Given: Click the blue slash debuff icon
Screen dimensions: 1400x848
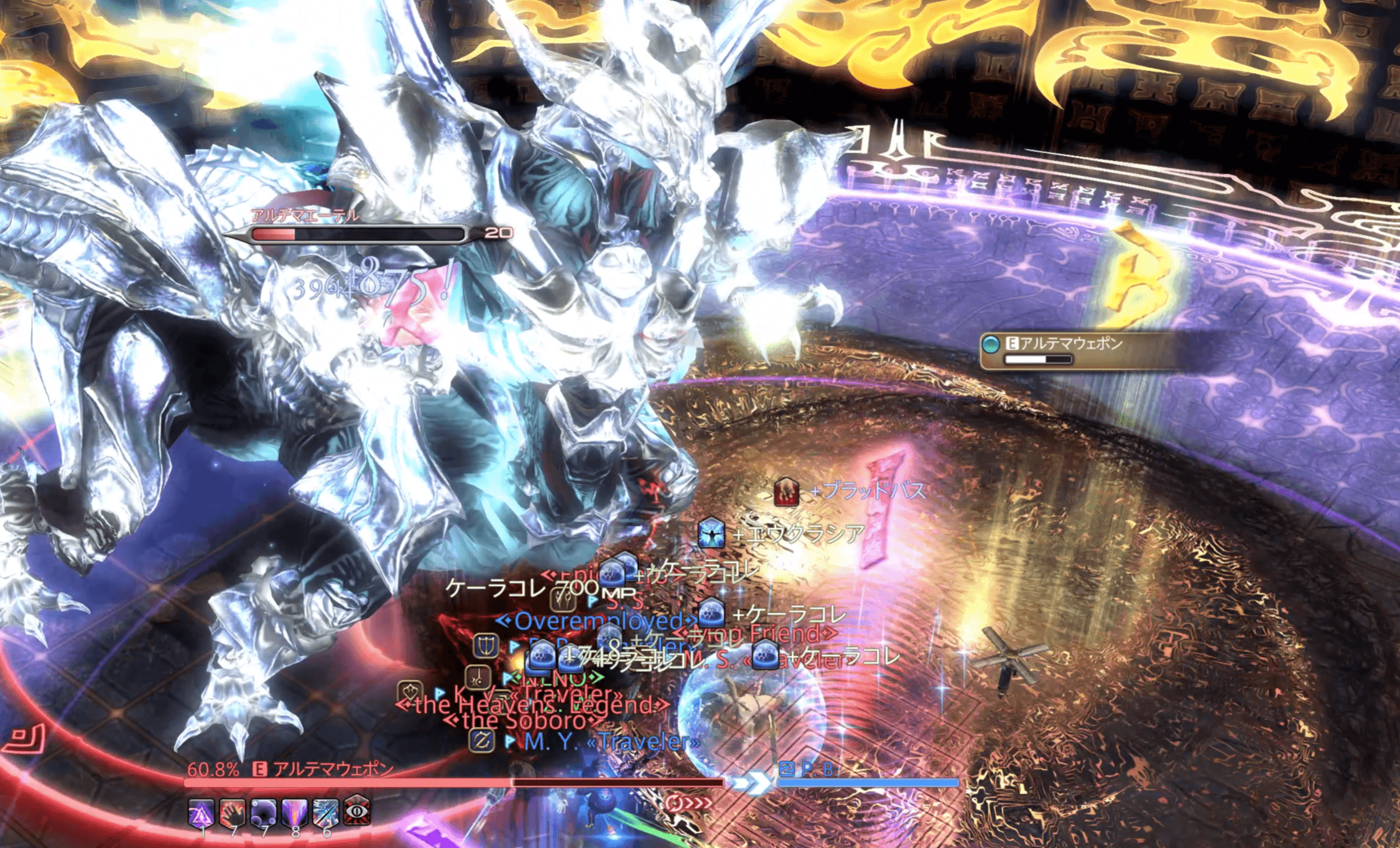Looking at the screenshot, I should pos(326,812).
